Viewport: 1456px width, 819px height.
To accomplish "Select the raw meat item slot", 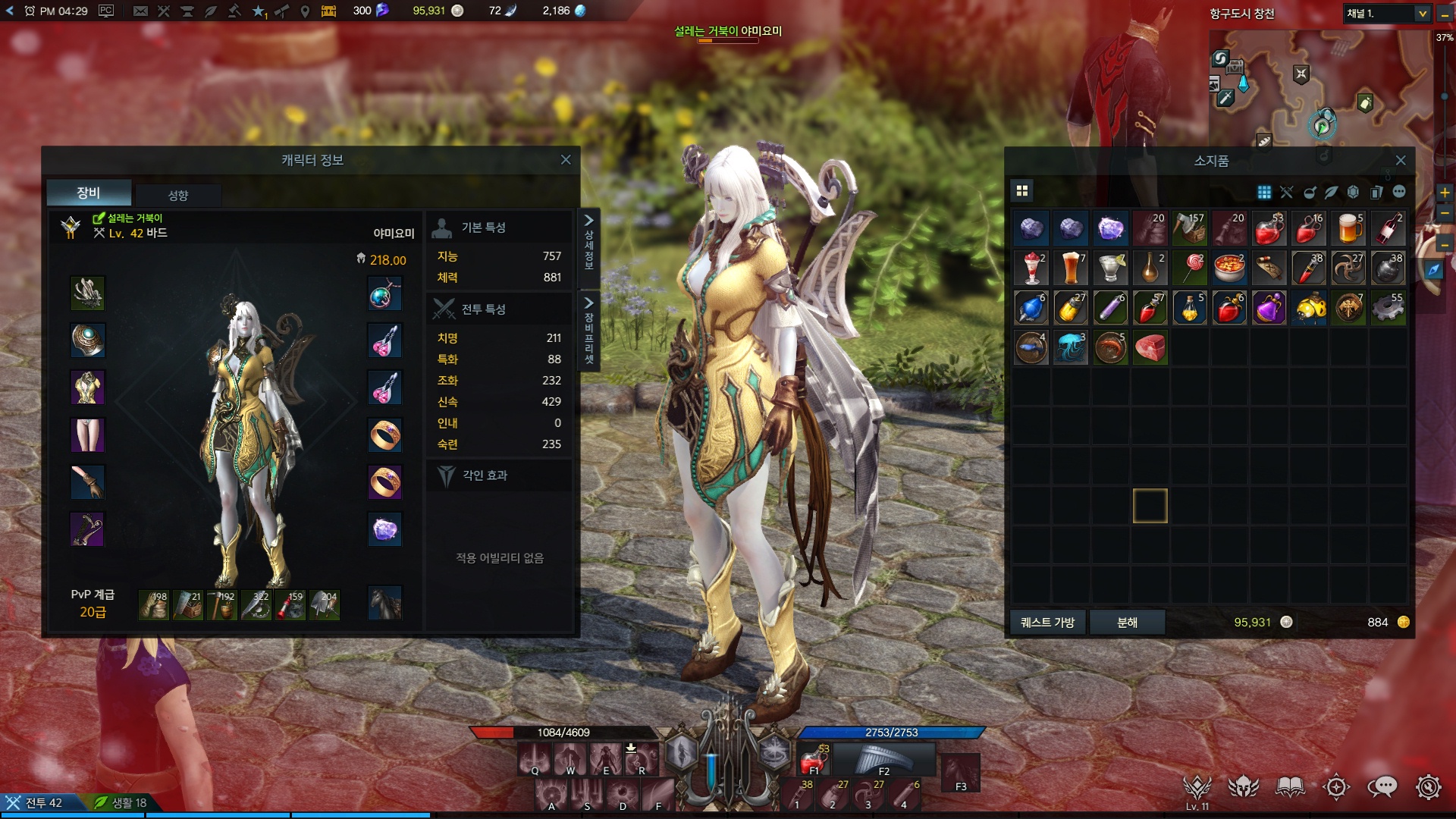I will [x=1150, y=348].
